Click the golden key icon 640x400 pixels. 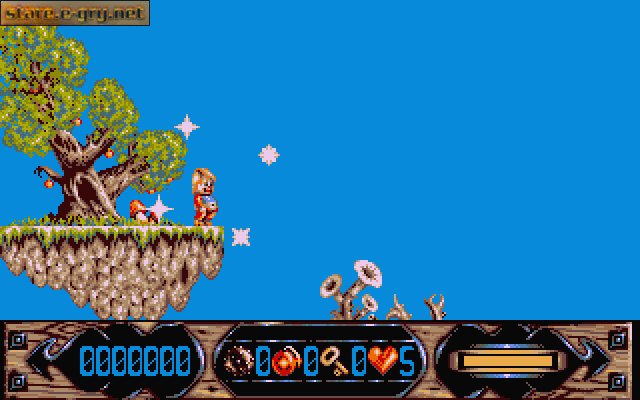[333, 359]
